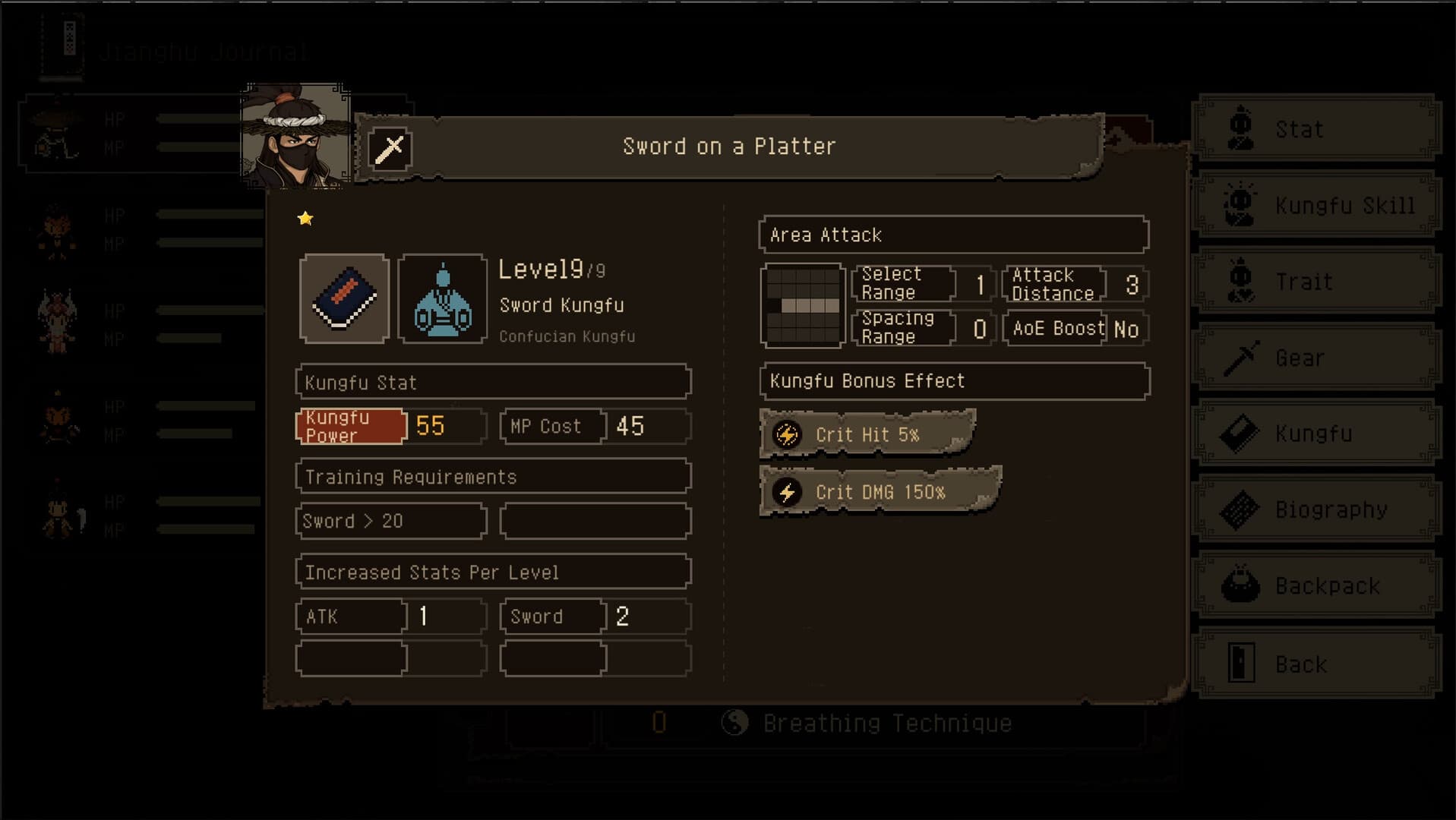
Task: Select the blue kungfu manual thumbnail
Action: (344, 297)
